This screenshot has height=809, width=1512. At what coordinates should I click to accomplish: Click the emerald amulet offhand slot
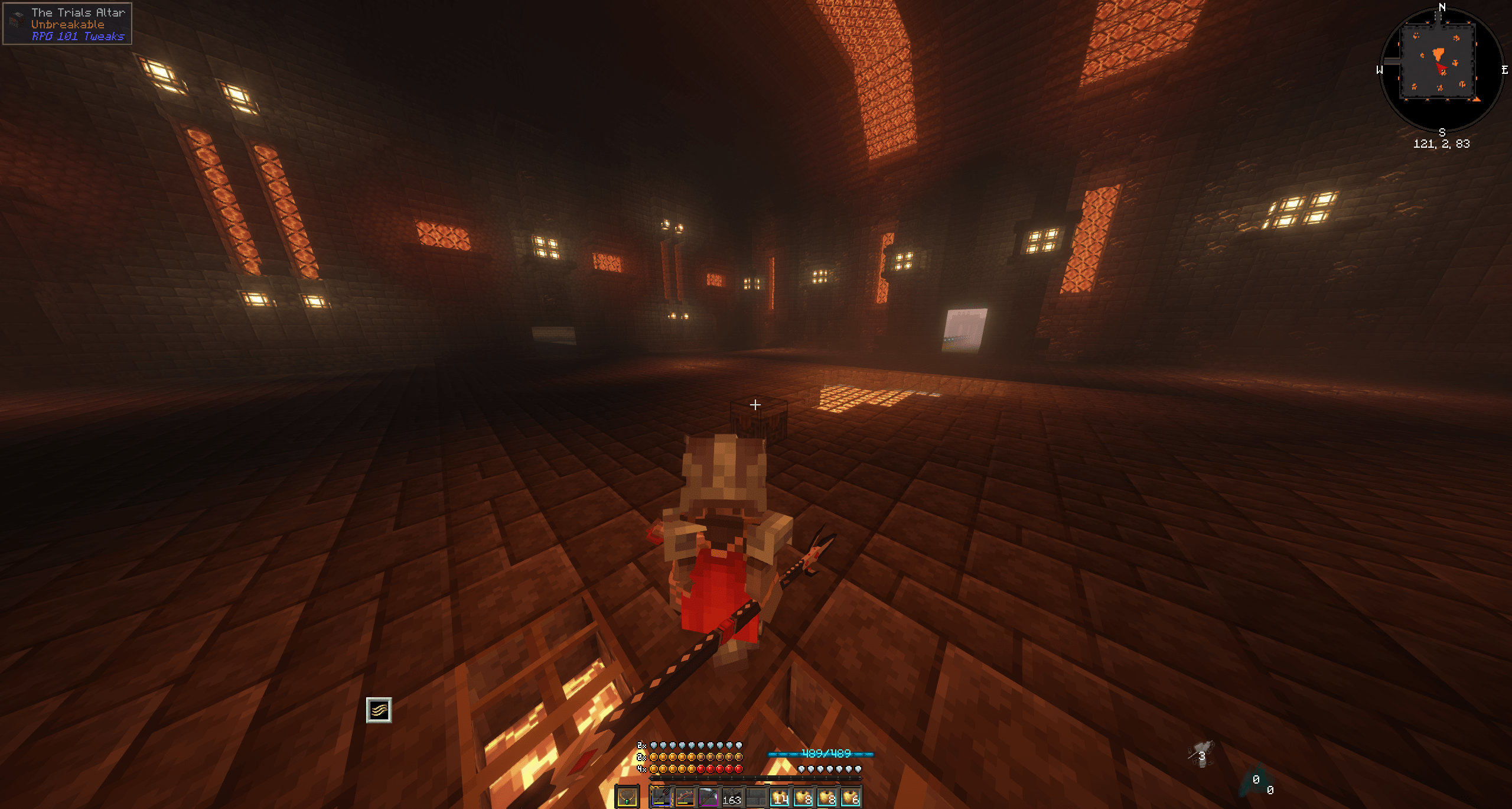point(627,796)
